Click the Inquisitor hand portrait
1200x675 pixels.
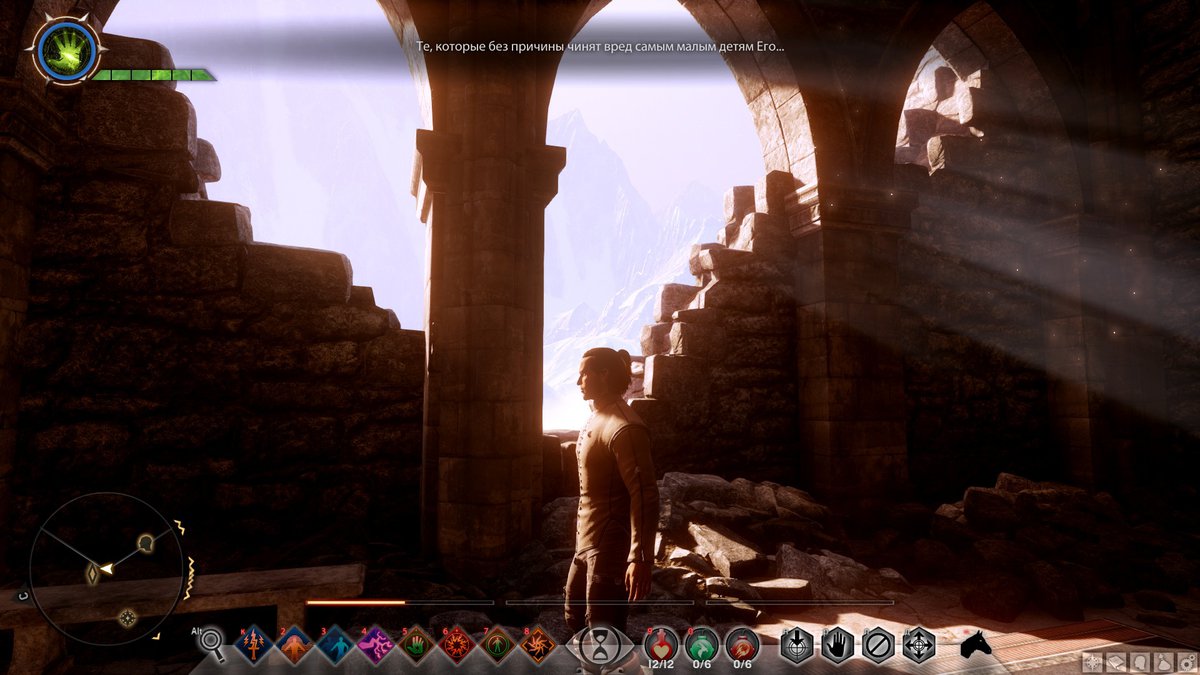pyautogui.click(x=66, y=50)
